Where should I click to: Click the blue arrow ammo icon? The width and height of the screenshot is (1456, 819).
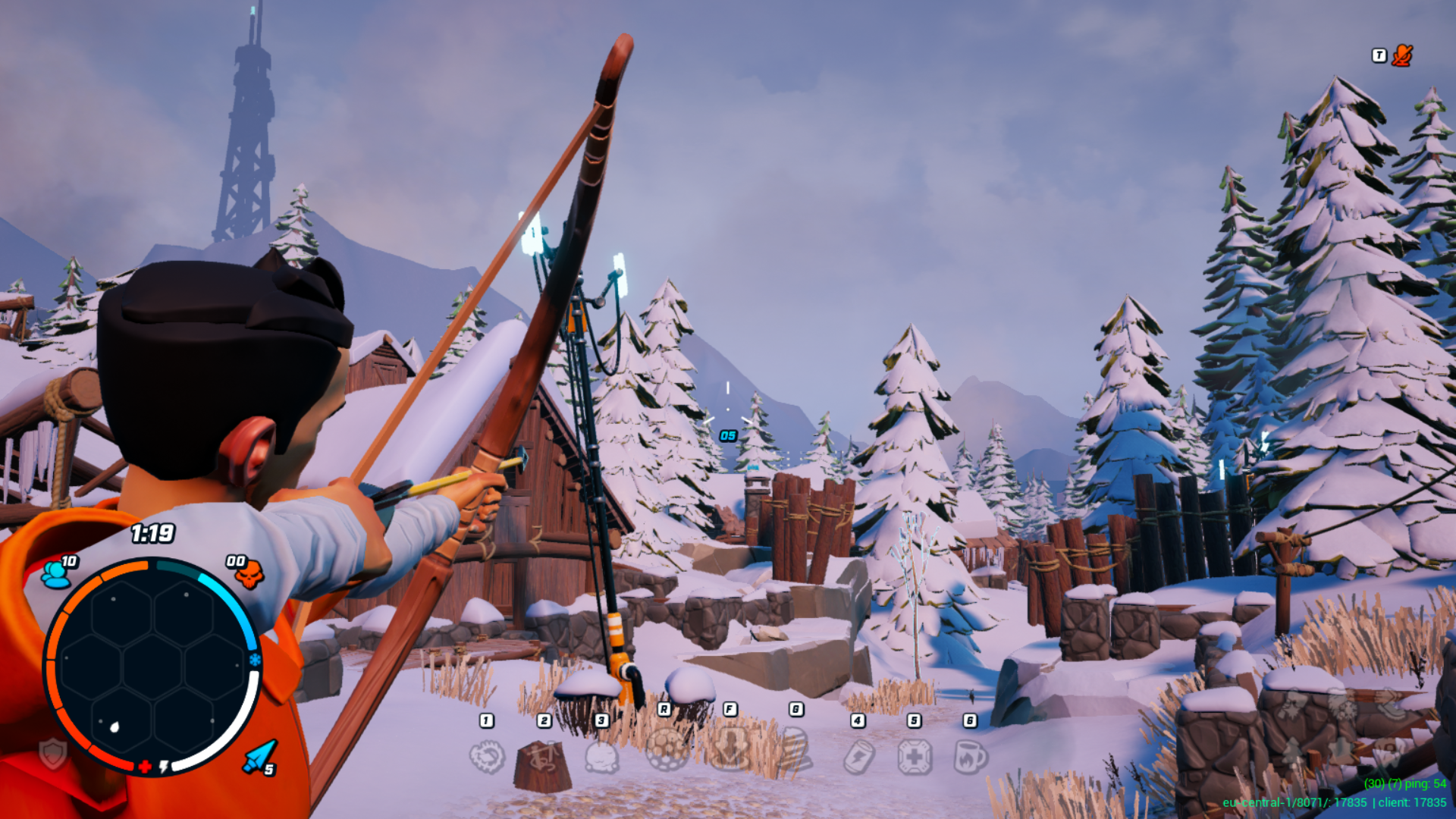259,757
